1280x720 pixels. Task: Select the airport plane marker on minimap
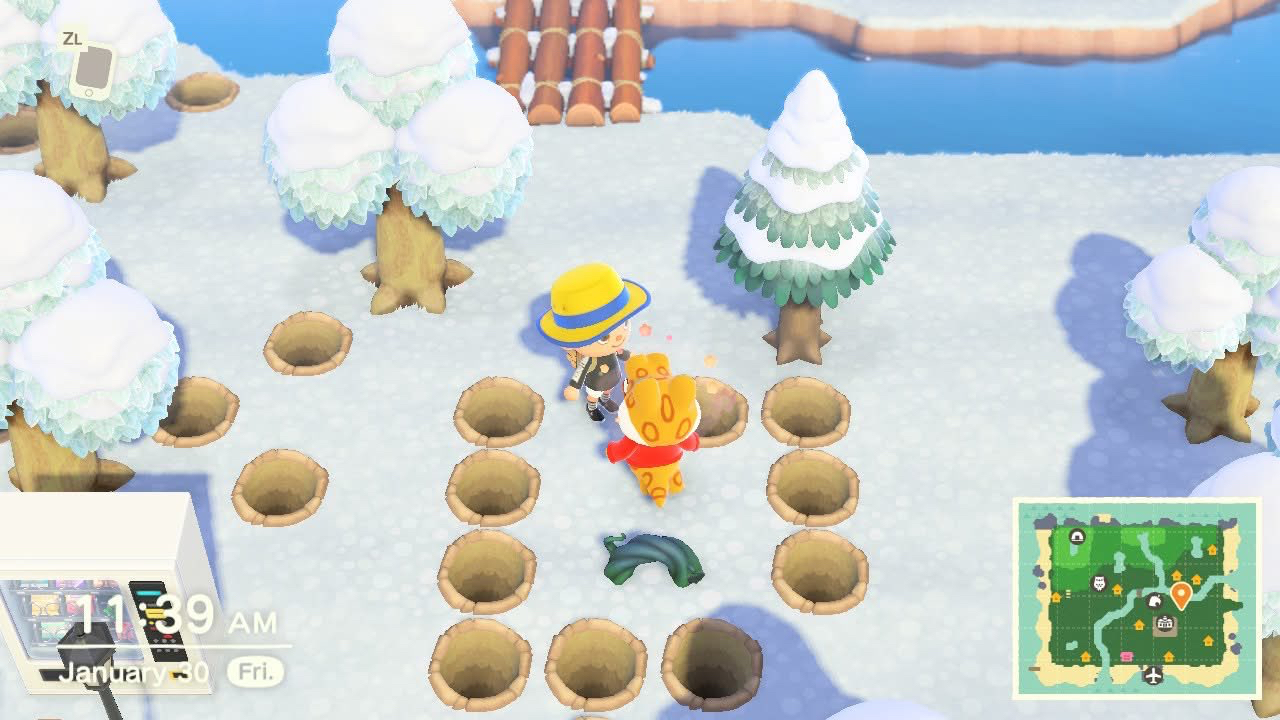pyautogui.click(x=1154, y=676)
